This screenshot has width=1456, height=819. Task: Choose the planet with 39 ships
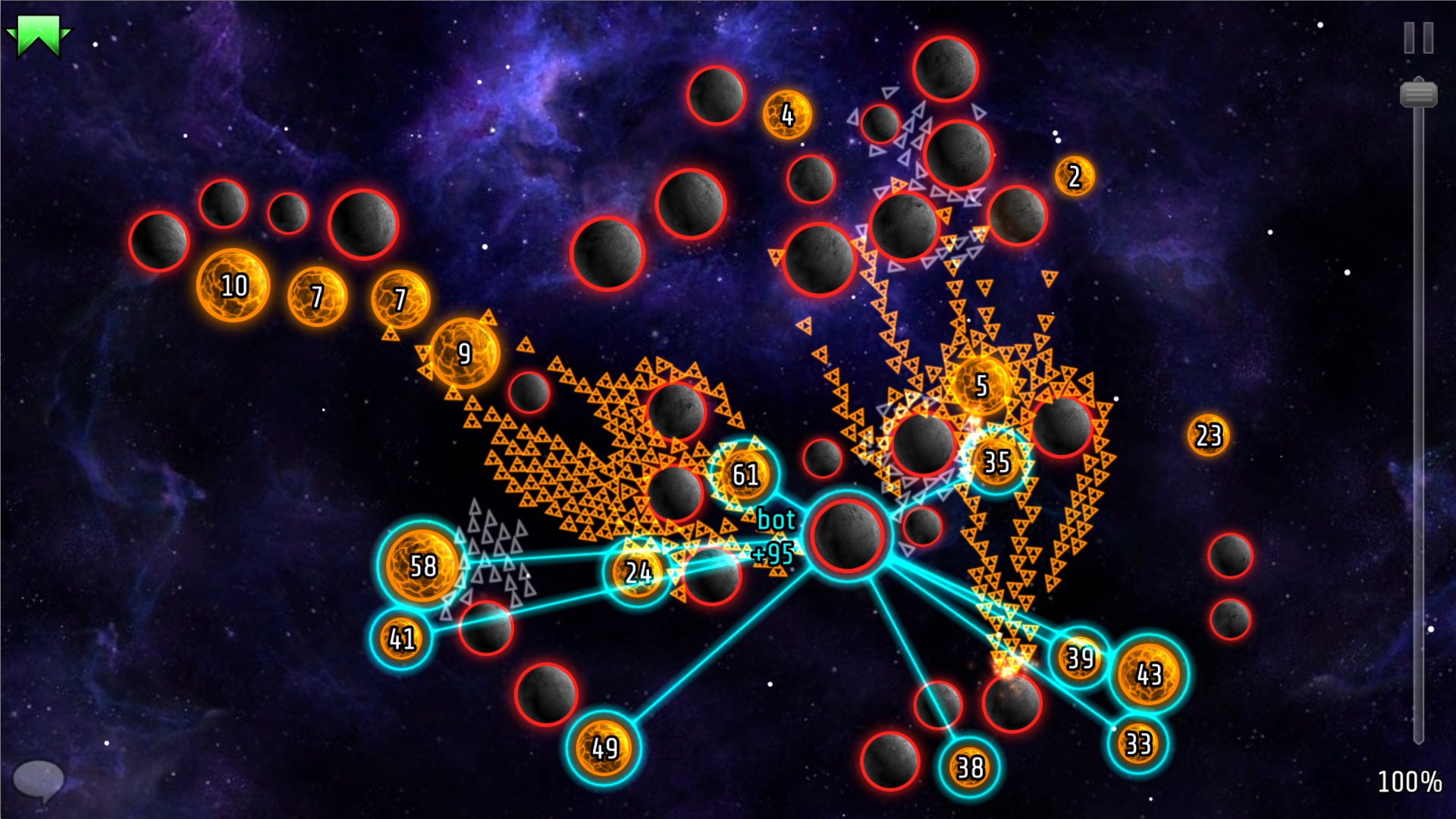[1079, 657]
